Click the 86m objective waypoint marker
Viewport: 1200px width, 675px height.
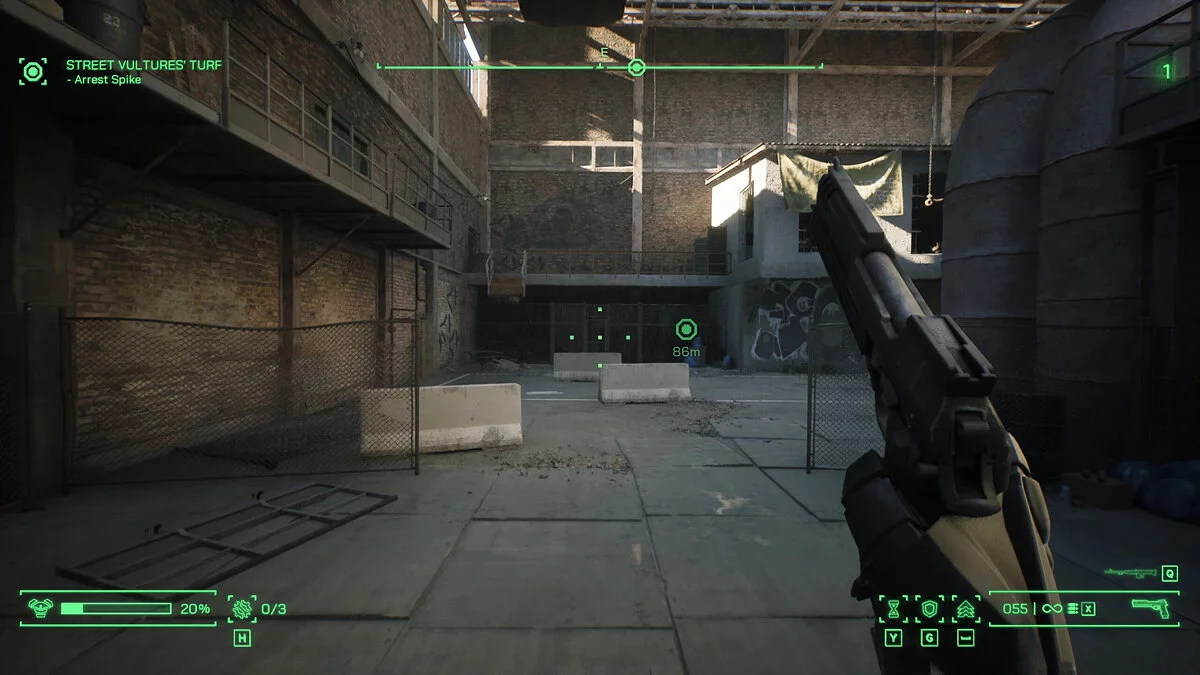pyautogui.click(x=685, y=329)
